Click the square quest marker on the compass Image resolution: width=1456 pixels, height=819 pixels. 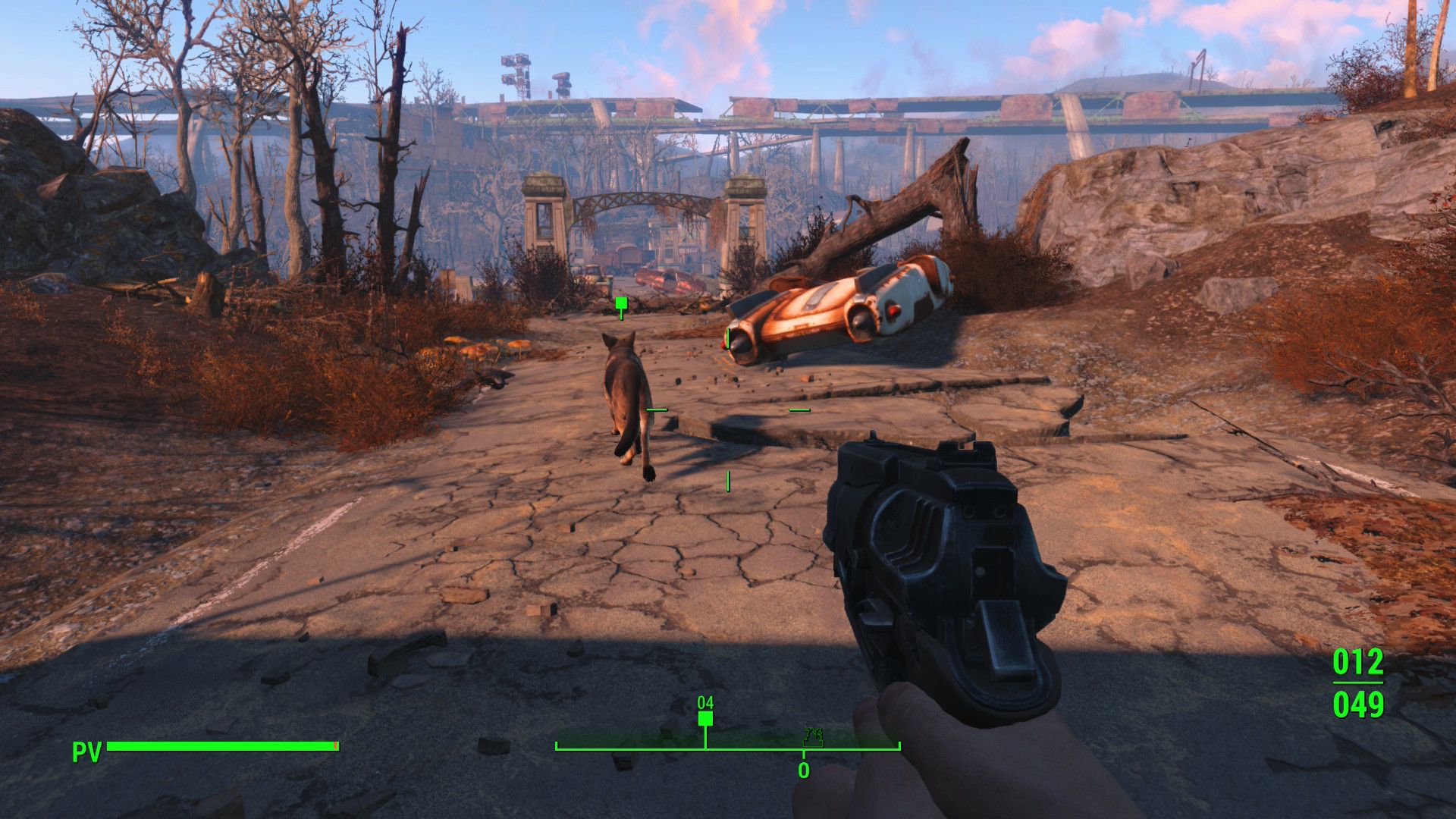(x=705, y=719)
